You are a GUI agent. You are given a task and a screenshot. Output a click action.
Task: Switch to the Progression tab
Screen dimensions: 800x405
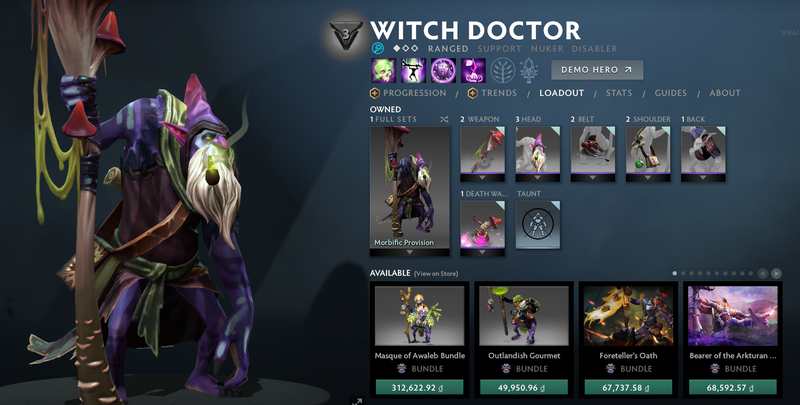coord(412,93)
